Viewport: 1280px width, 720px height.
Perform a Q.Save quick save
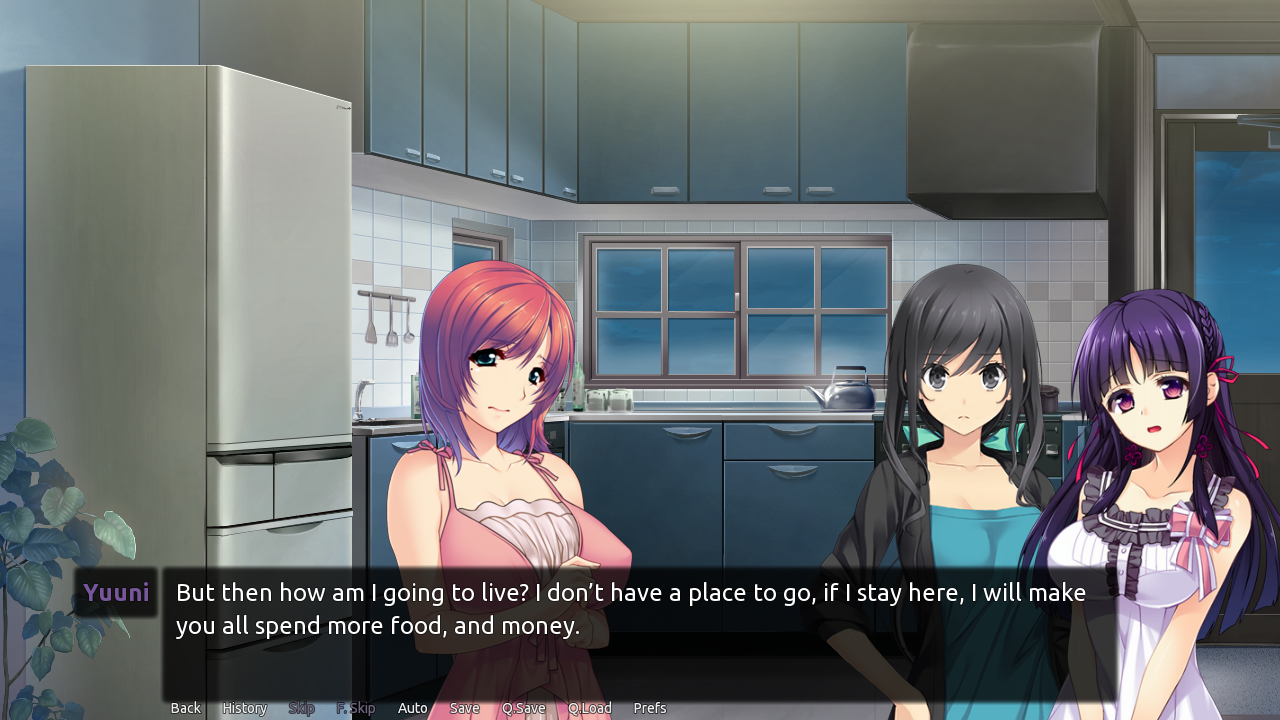(524, 707)
